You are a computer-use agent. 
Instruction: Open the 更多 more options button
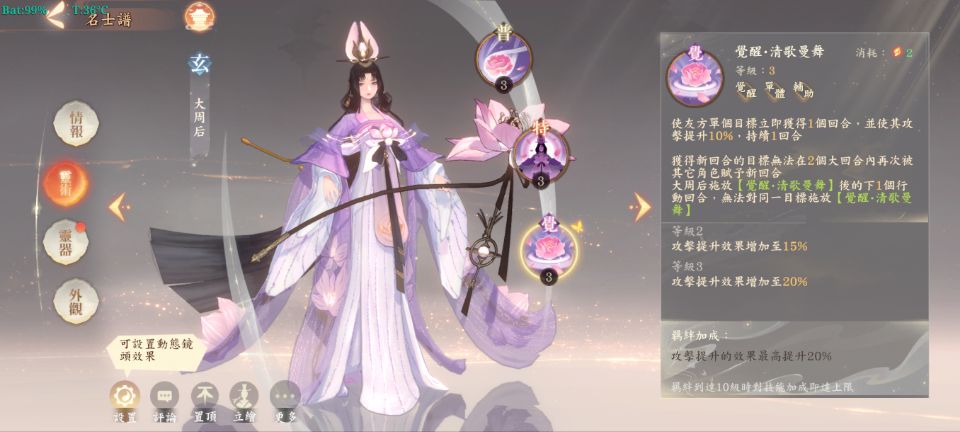(x=285, y=396)
